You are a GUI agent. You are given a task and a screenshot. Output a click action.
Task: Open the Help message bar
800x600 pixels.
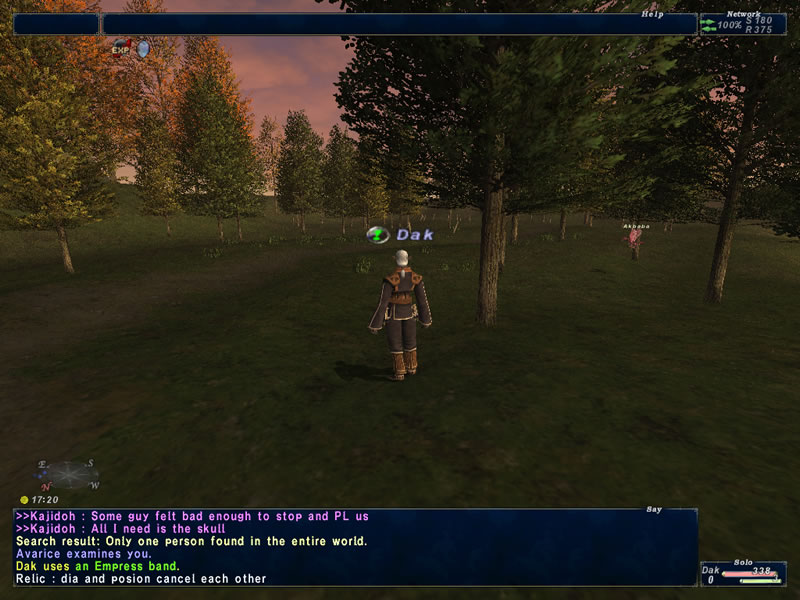click(399, 24)
